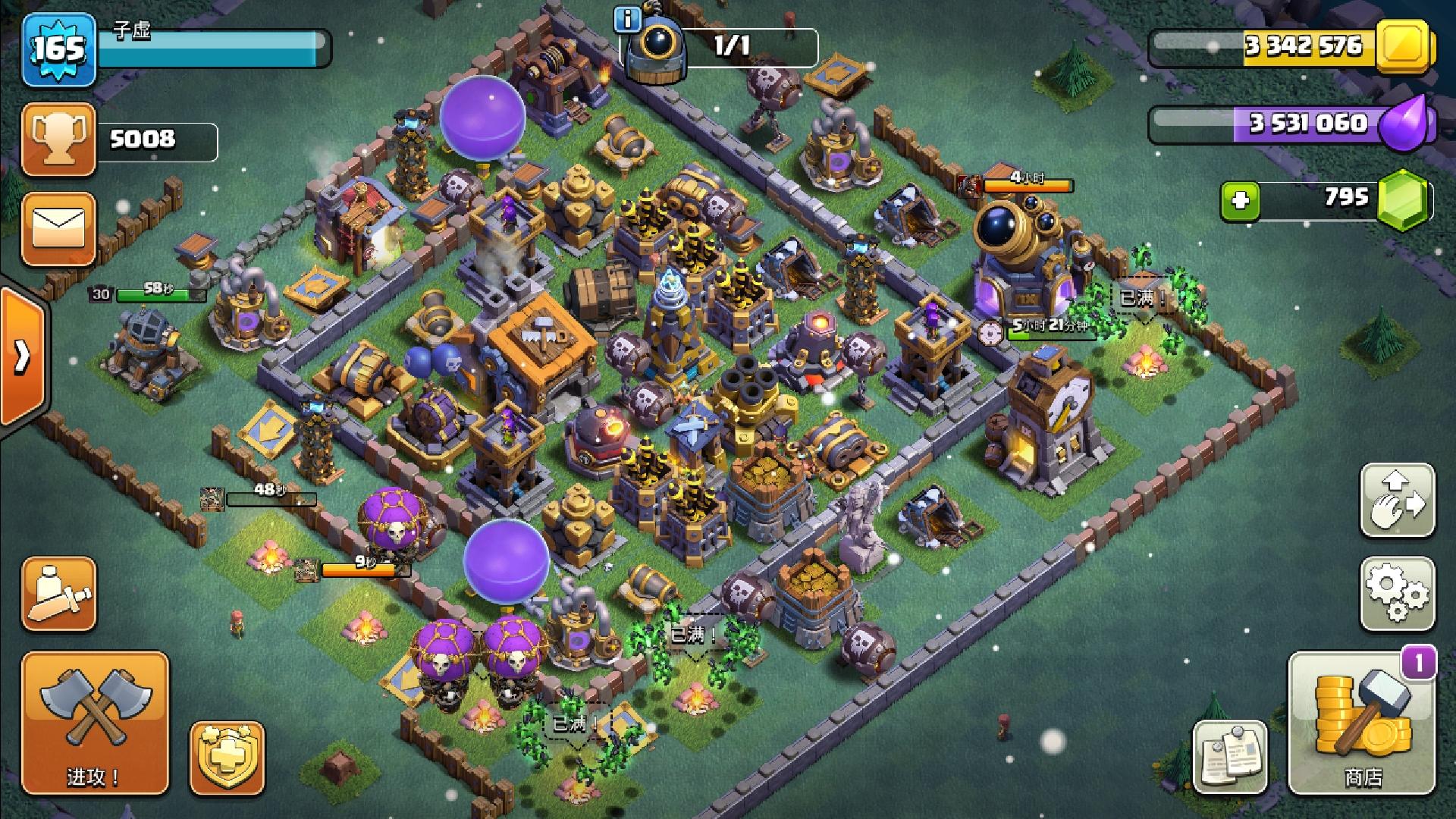1456x819 pixels.
Task: Expand the orange side arrow panel
Action: coord(21,356)
